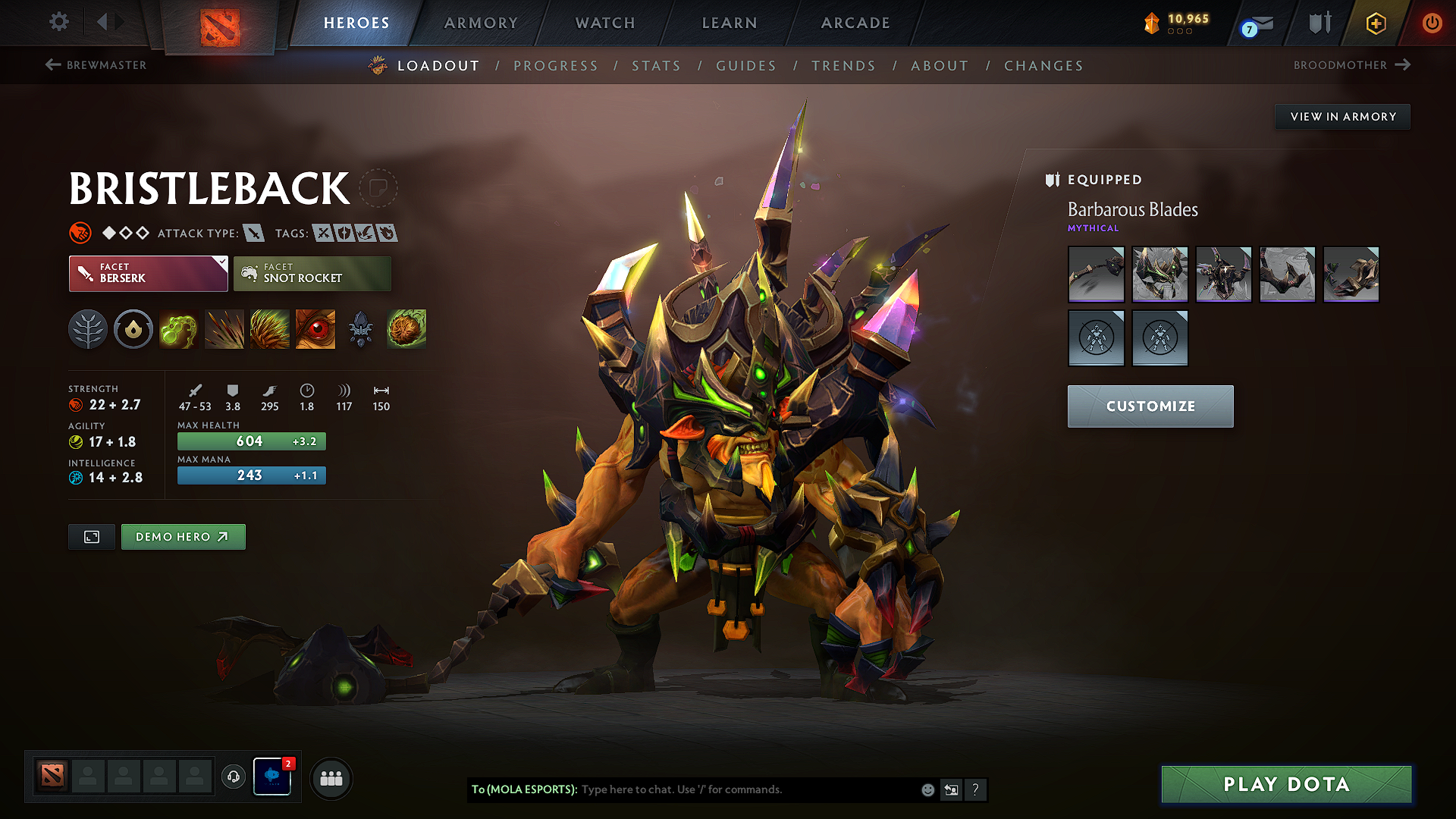Open the emoticon picker beside the chatbox
This screenshot has width=1456, height=819.
pyautogui.click(x=927, y=789)
